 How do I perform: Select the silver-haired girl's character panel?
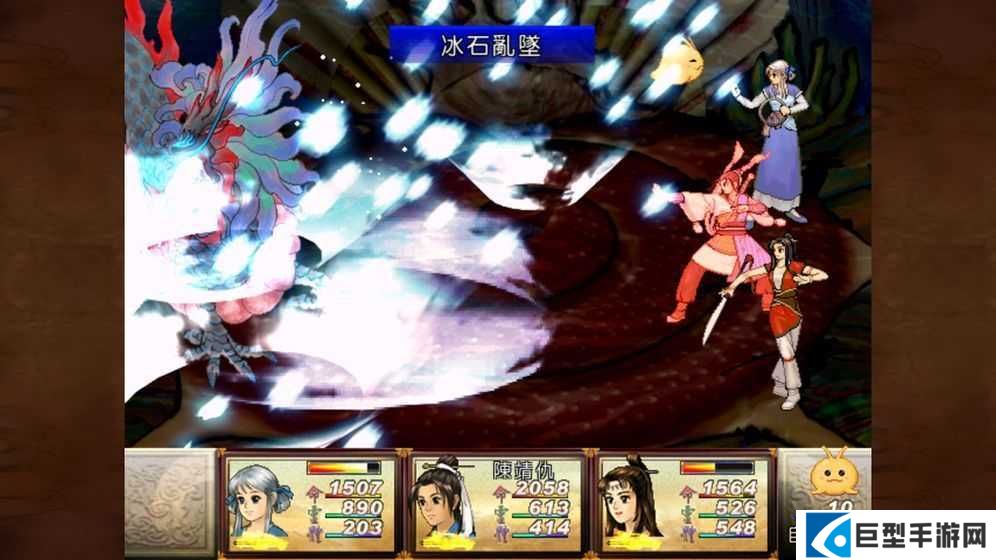(x=310, y=504)
